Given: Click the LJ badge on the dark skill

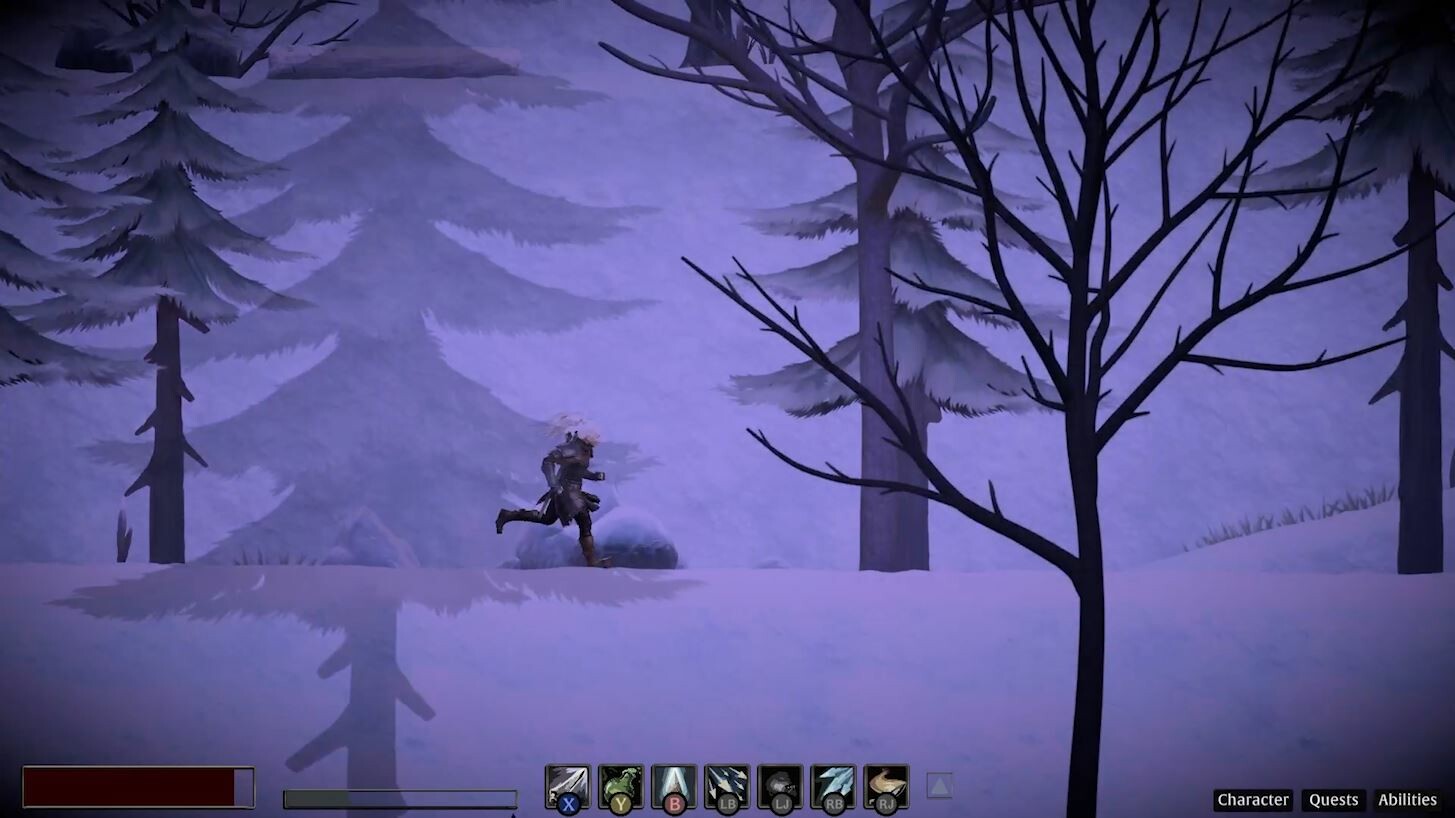Looking at the screenshot, I should click(781, 803).
